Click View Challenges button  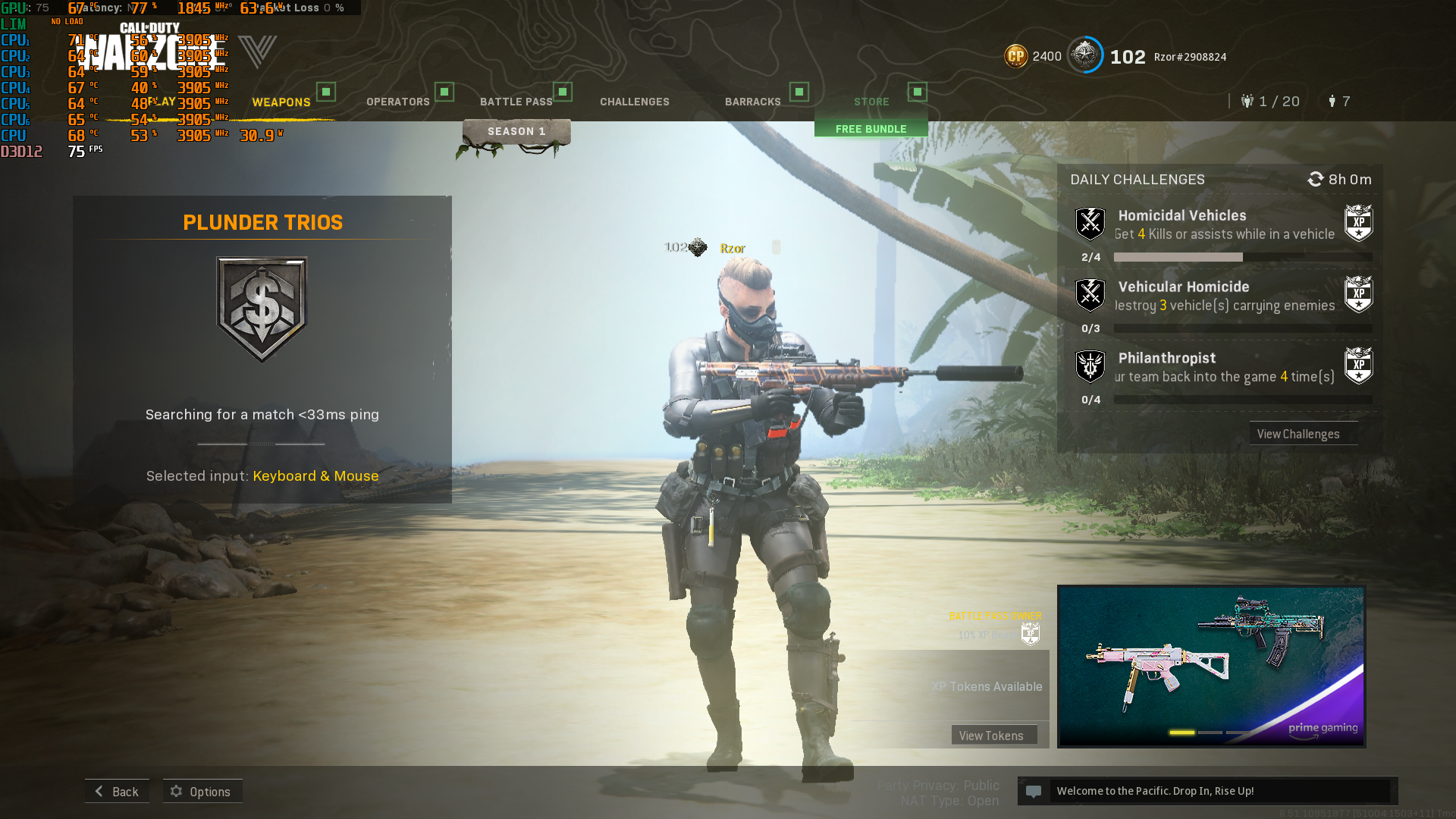point(1298,434)
